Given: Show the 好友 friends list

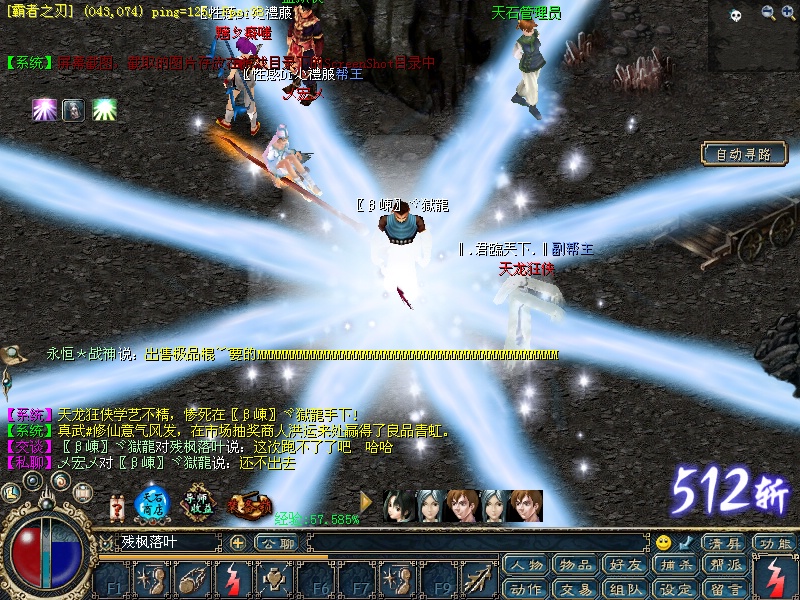Looking at the screenshot, I should pyautogui.click(x=623, y=565).
